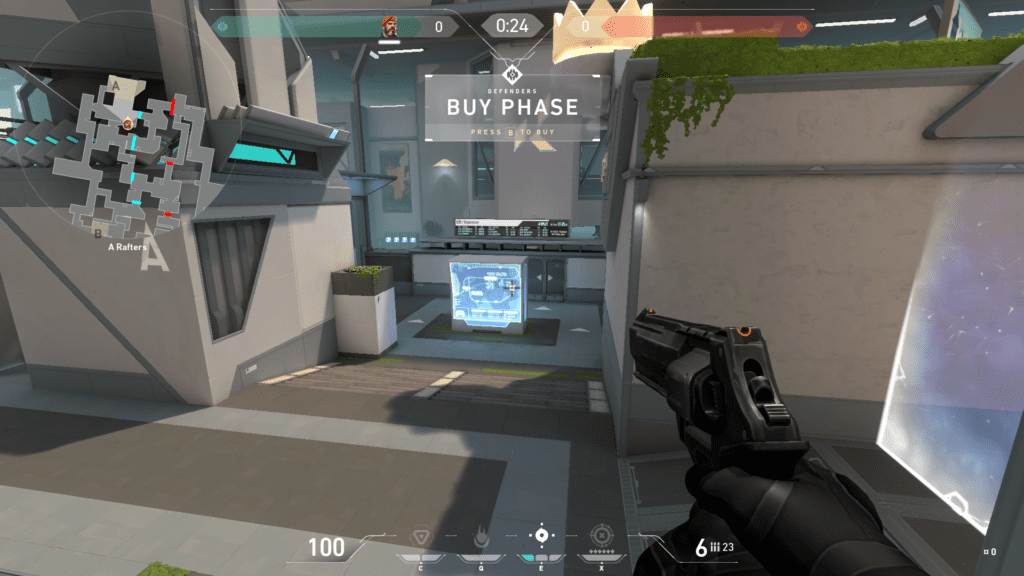Select the B site marker on minimap
This screenshot has height=576, width=1024.
(x=97, y=232)
